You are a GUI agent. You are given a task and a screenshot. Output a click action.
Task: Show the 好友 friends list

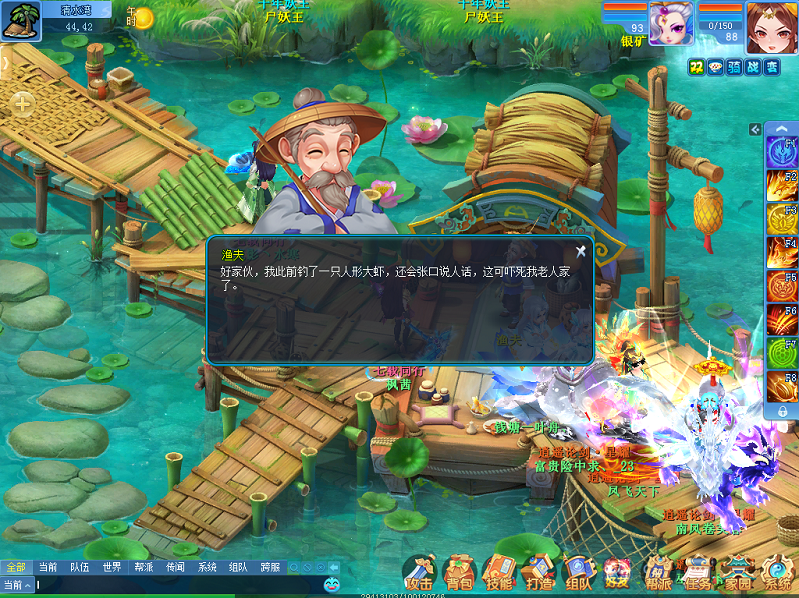617,573
